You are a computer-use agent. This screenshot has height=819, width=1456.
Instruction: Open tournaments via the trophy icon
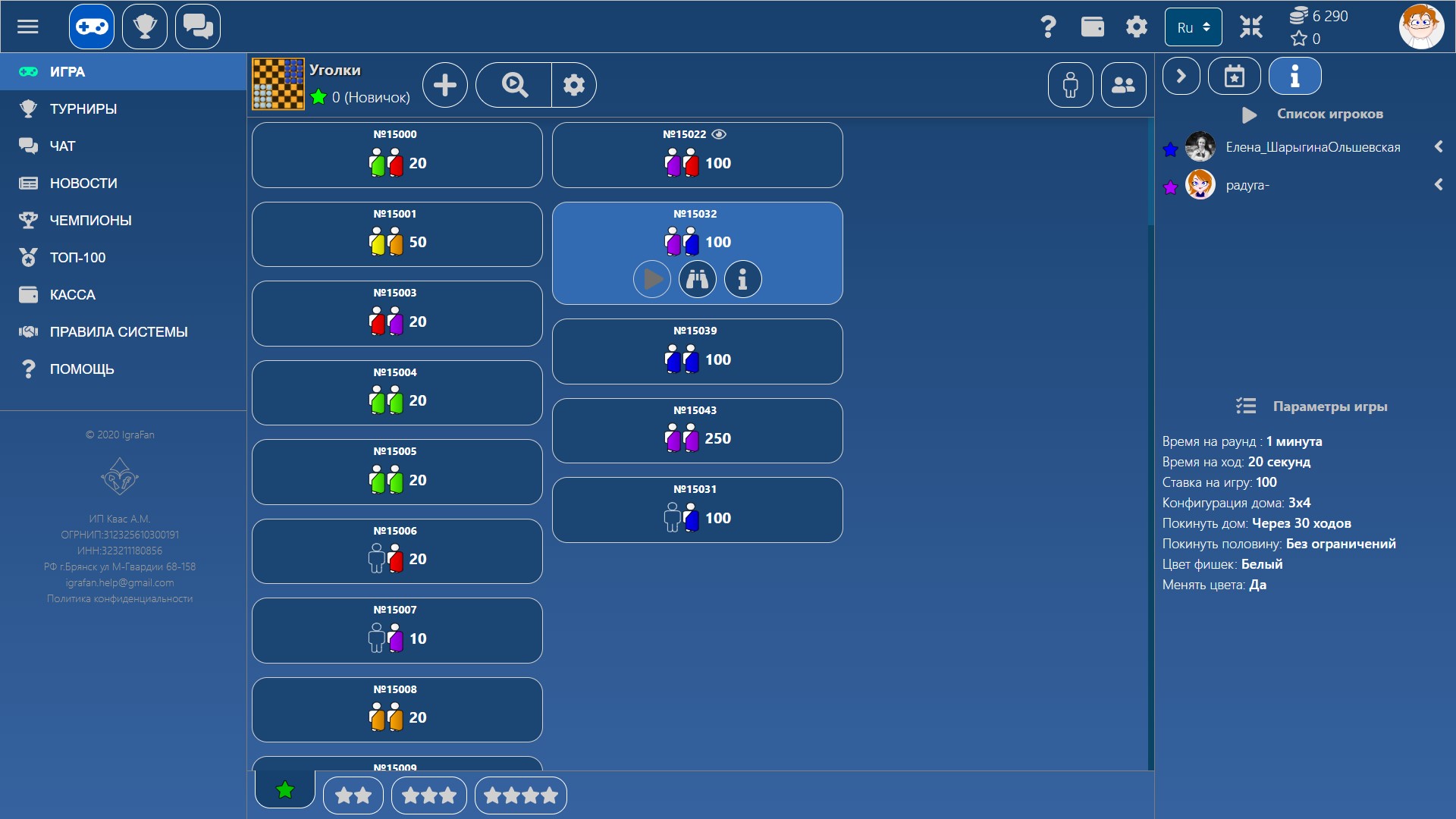tap(144, 26)
